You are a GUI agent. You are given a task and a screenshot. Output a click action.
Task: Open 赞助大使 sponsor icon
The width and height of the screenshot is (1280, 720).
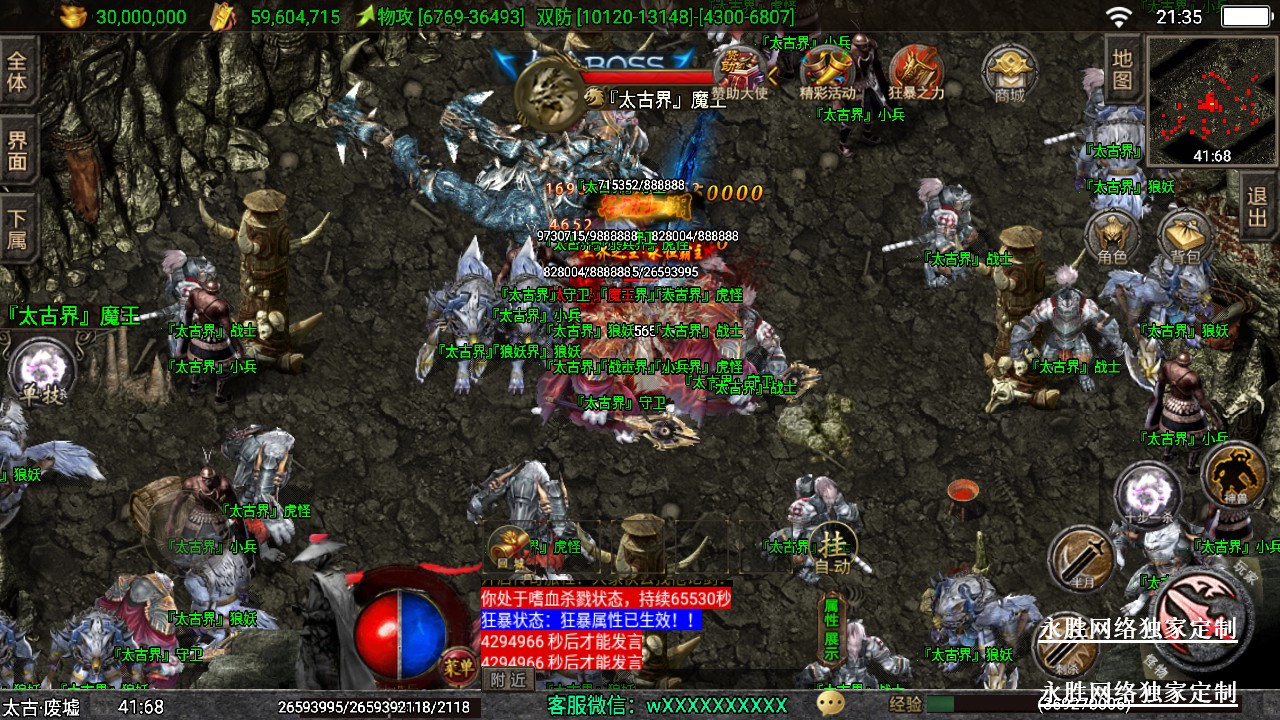click(739, 72)
